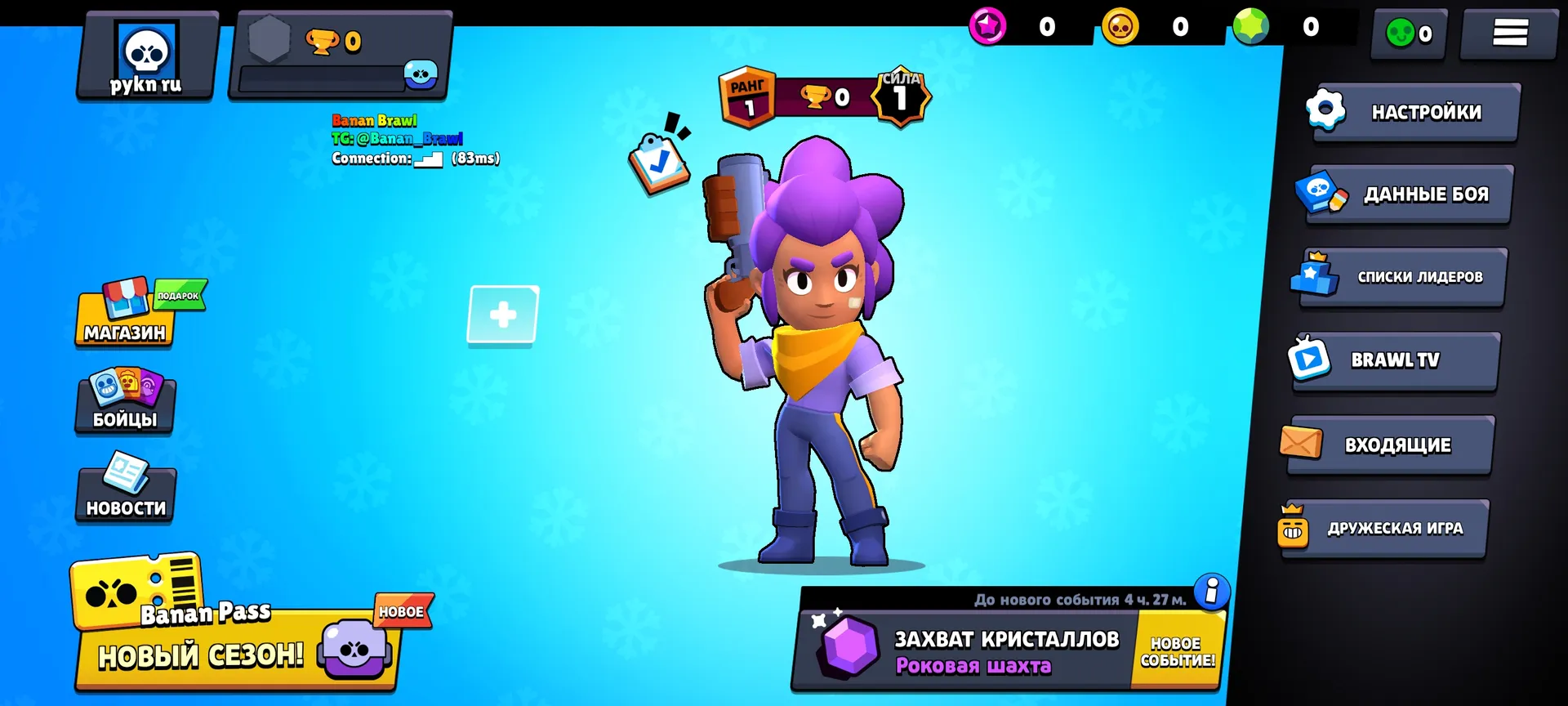Image resolution: width=1568 pixels, height=706 pixels.
Task: Click the plus slot to invite teammate
Action: click(503, 315)
